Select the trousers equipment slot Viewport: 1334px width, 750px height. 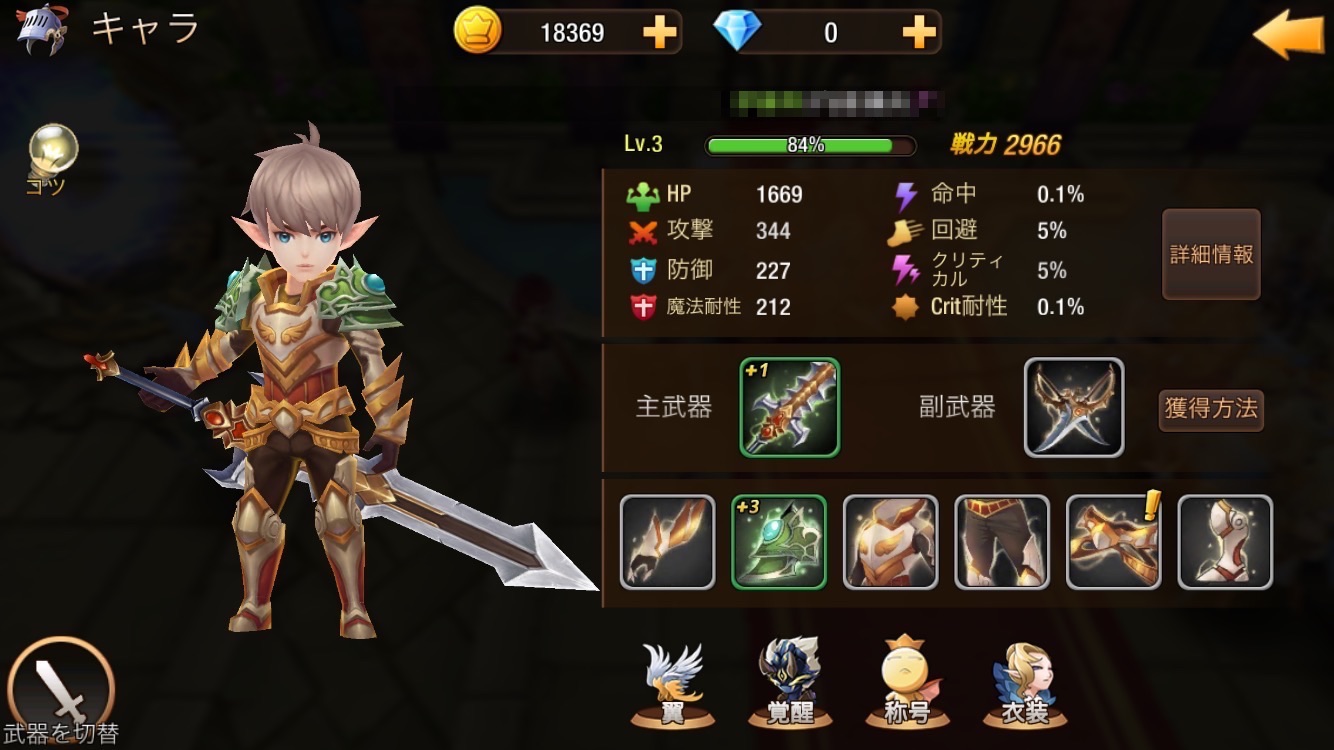click(x=1002, y=541)
